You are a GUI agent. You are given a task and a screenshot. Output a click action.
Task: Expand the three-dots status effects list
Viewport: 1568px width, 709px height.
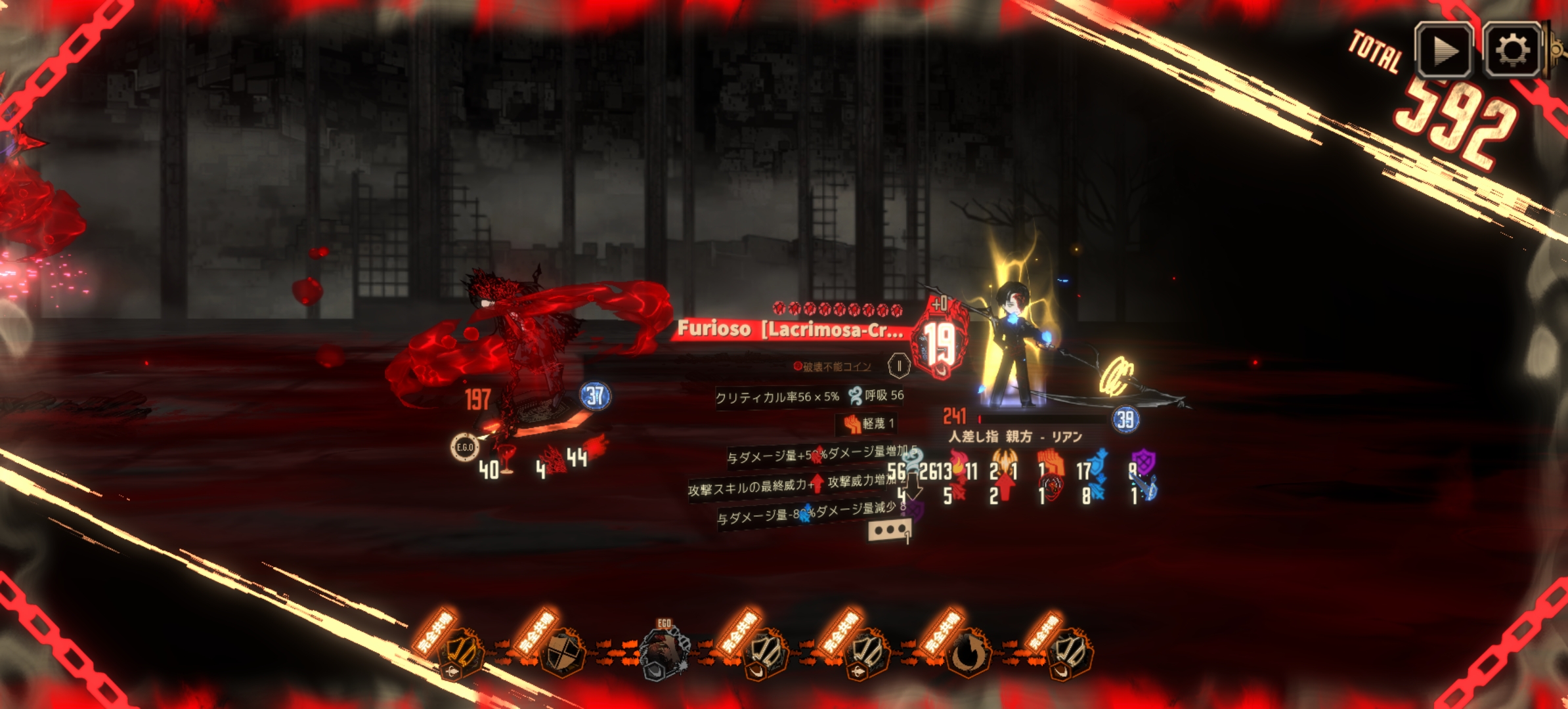coord(889,530)
